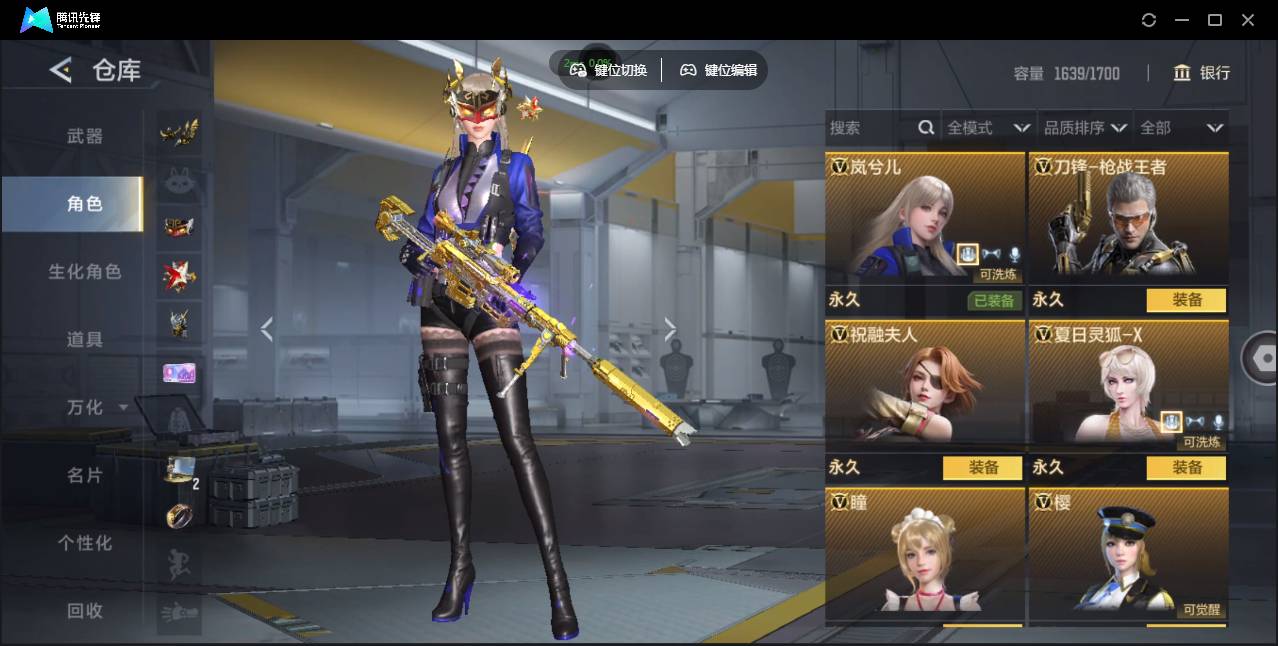Screen dimensions: 1278x646
Task: Open the 品质排序 quality sort dropdown
Action: 1085,128
